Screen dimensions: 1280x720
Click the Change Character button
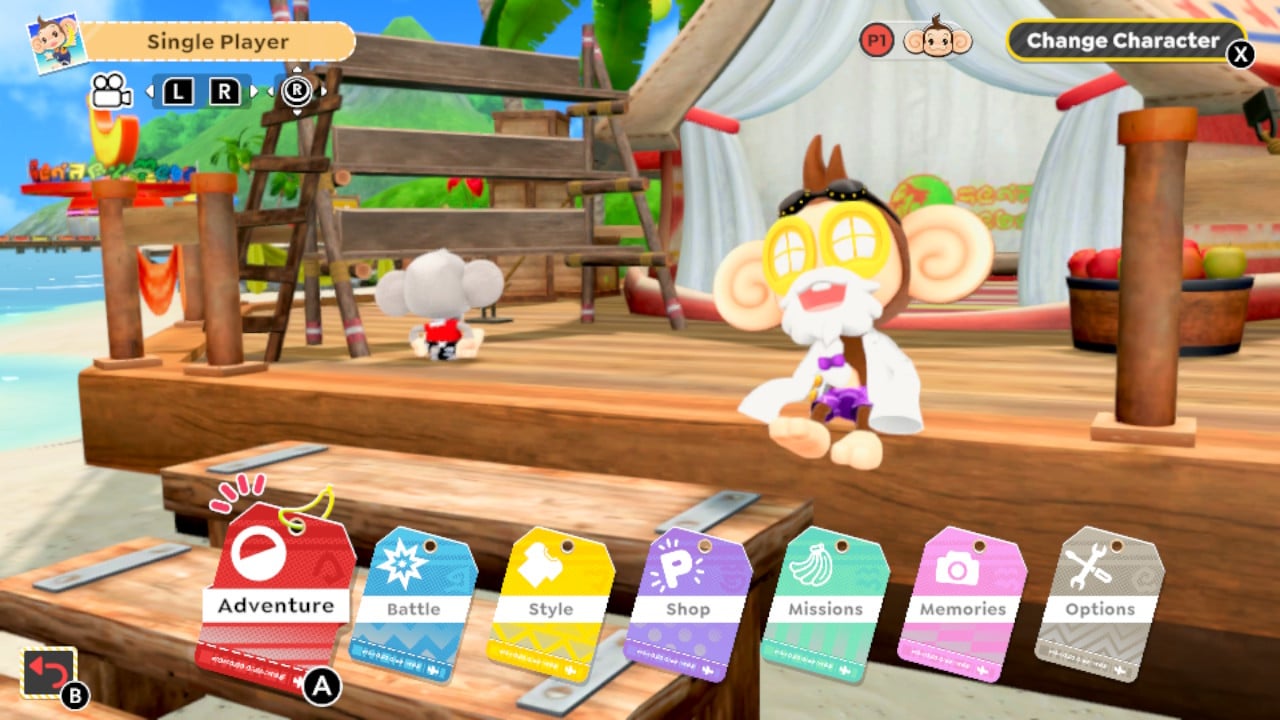(1122, 42)
